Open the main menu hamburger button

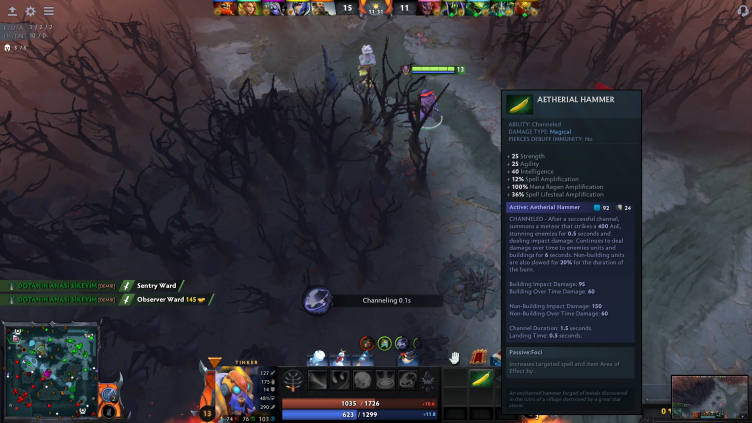(48, 11)
